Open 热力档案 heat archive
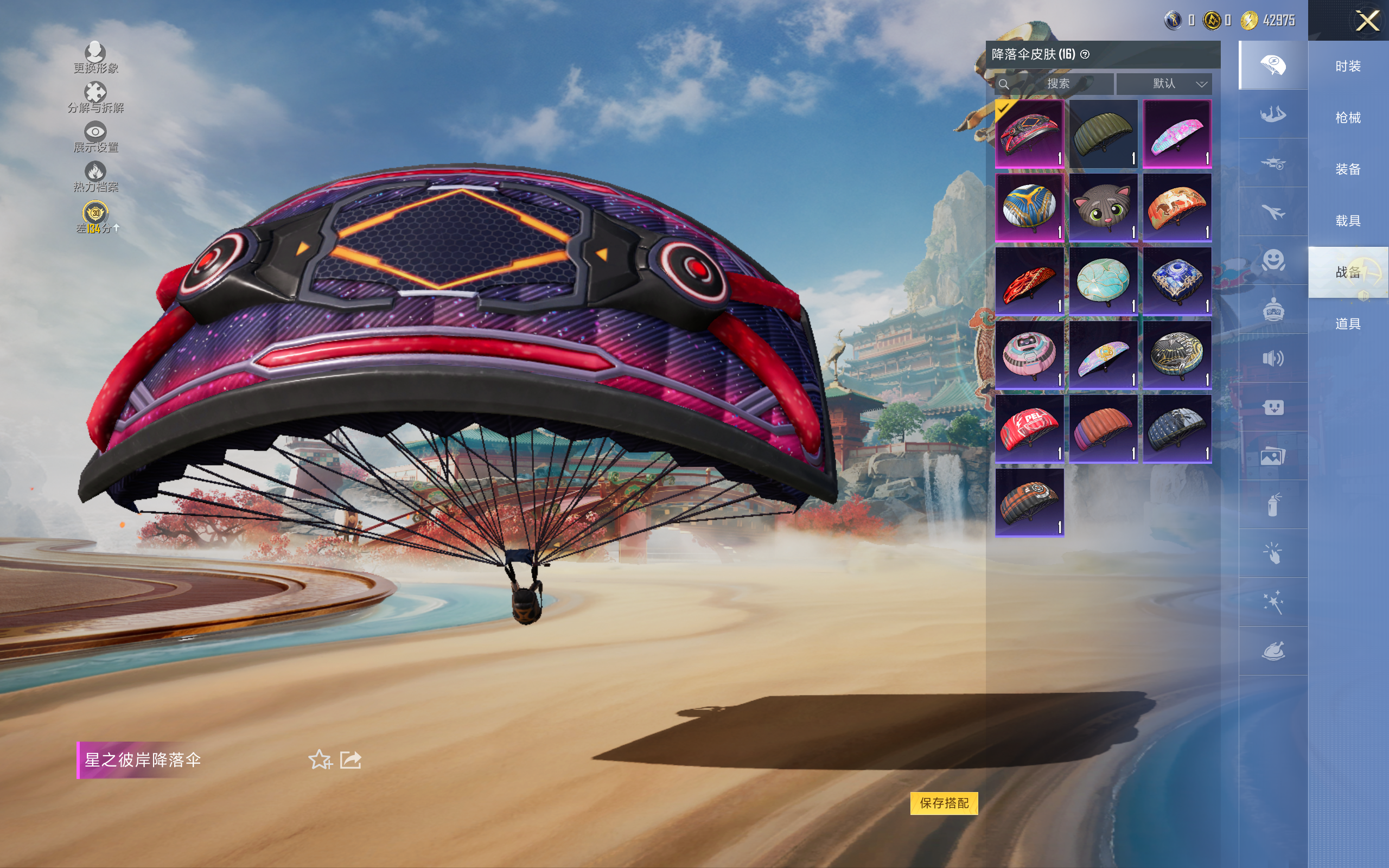The image size is (1389, 868). 95,177
